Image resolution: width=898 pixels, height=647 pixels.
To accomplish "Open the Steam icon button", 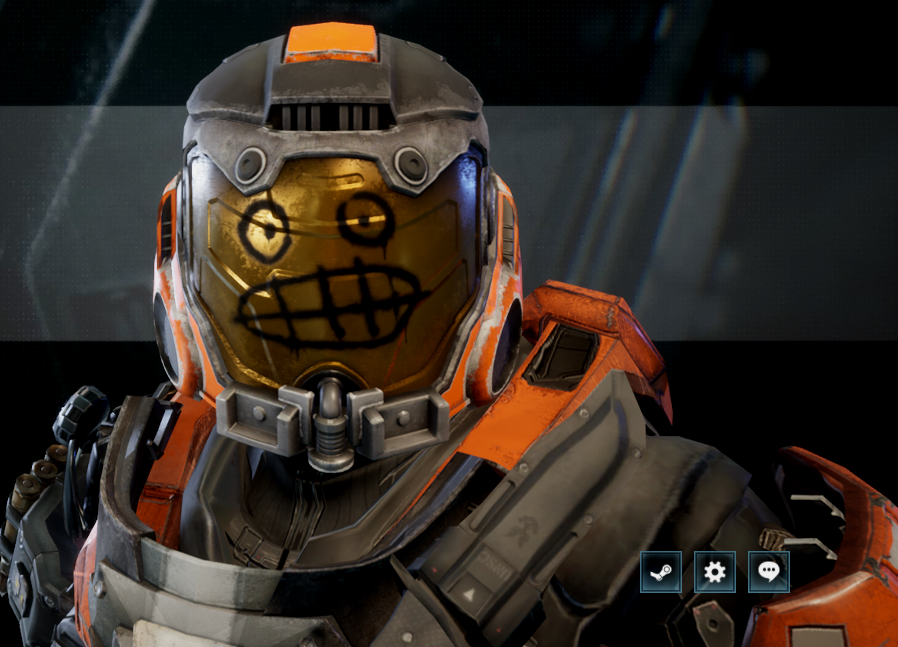I will pyautogui.click(x=661, y=572).
